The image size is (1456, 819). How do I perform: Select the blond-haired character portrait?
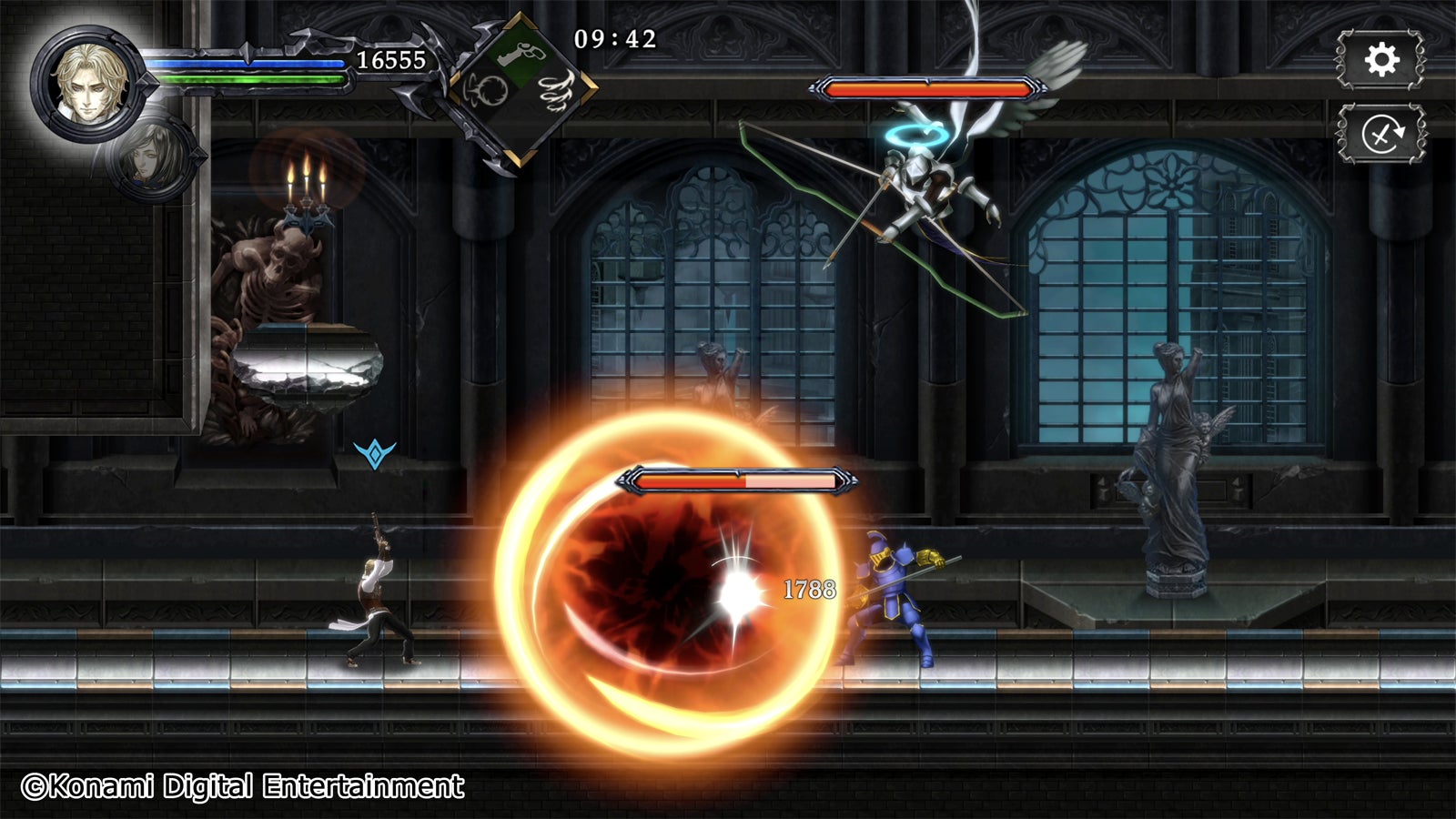pyautogui.click(x=87, y=83)
